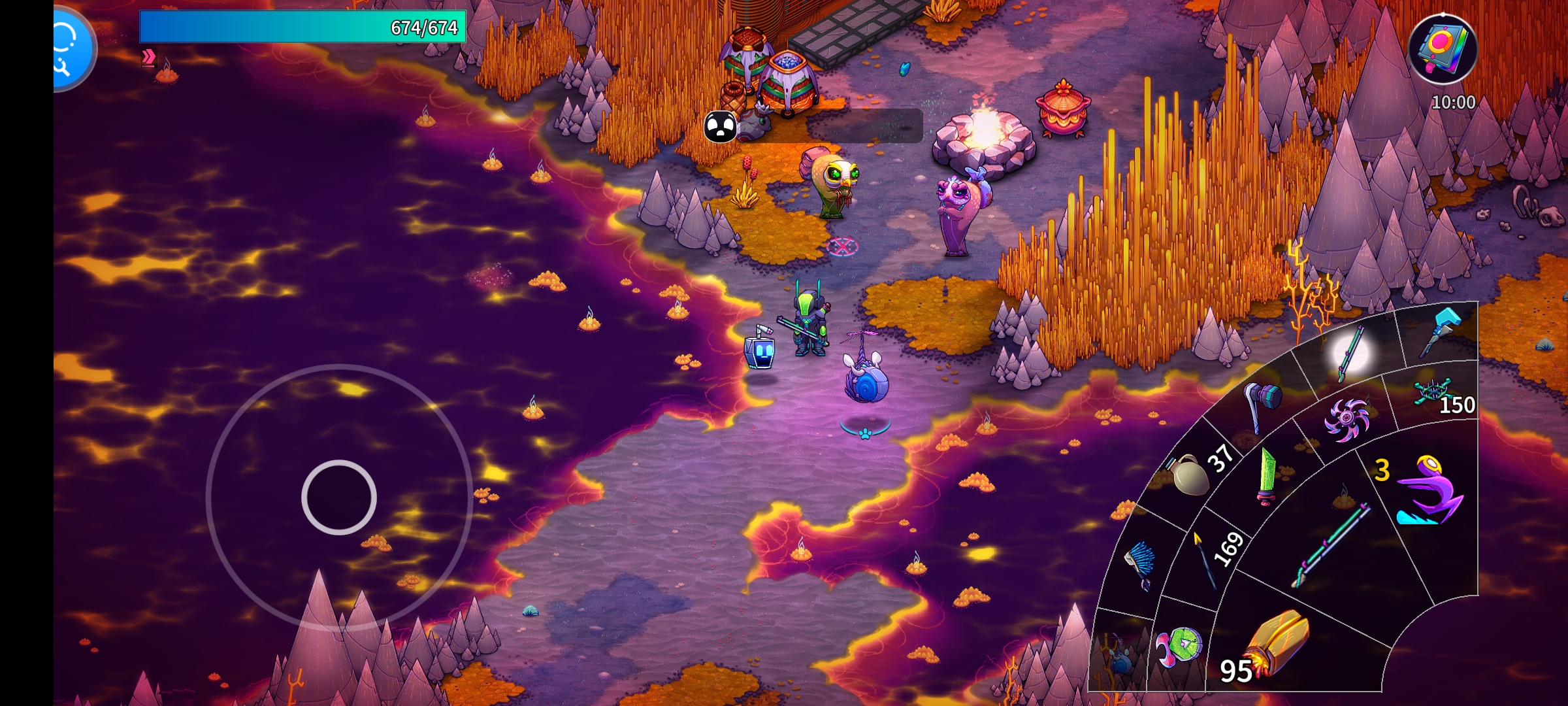
Task: Tap the blue floating search bubble
Action: pos(71,48)
